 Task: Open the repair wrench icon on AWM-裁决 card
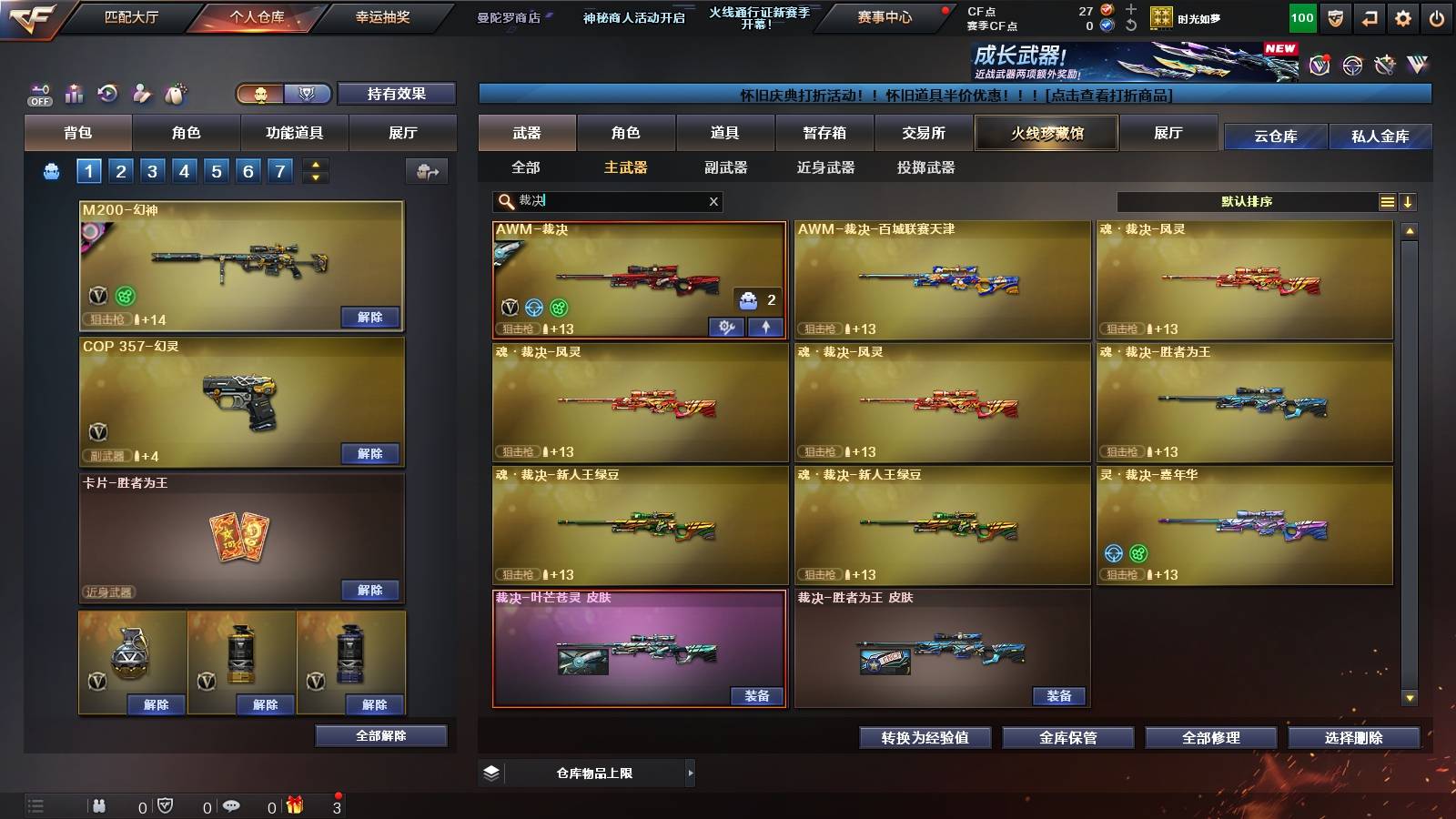(x=725, y=325)
